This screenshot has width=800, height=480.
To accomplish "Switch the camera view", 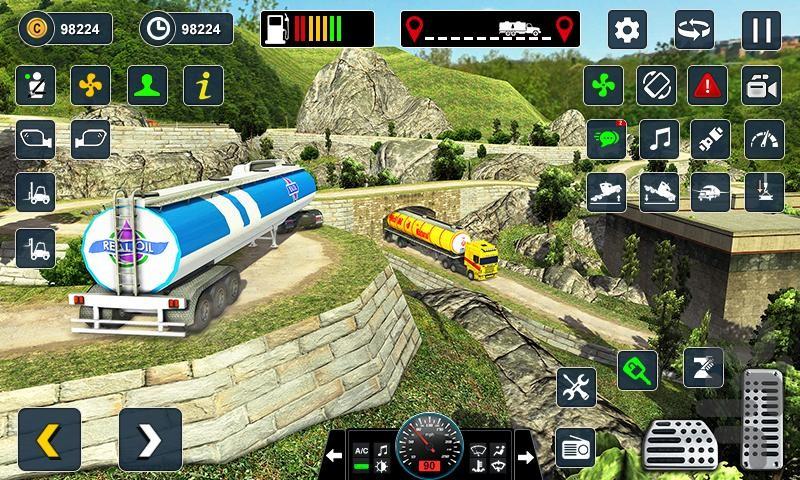I will click(x=762, y=85).
